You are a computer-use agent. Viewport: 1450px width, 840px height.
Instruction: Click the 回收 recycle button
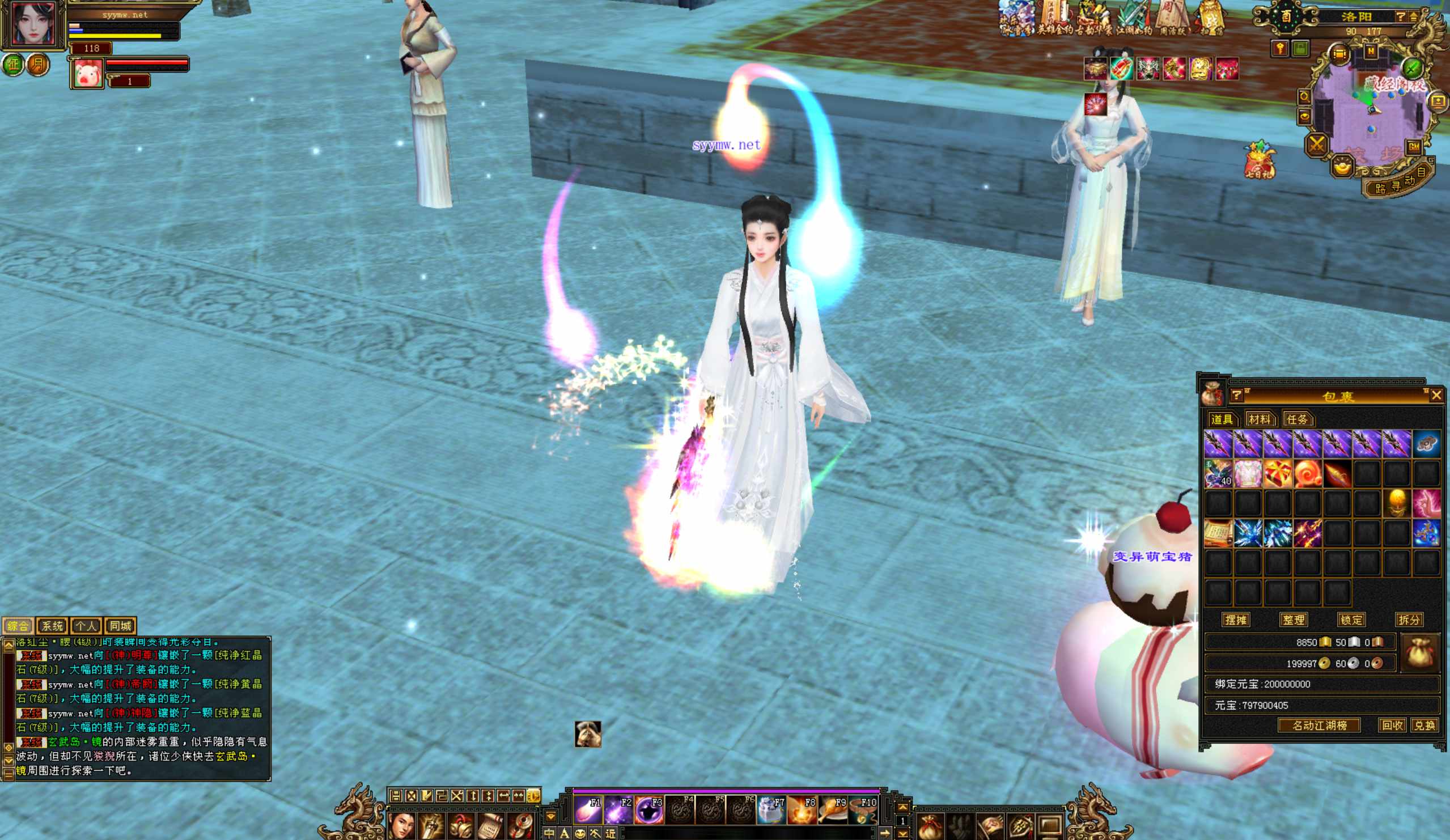pyautogui.click(x=1392, y=726)
